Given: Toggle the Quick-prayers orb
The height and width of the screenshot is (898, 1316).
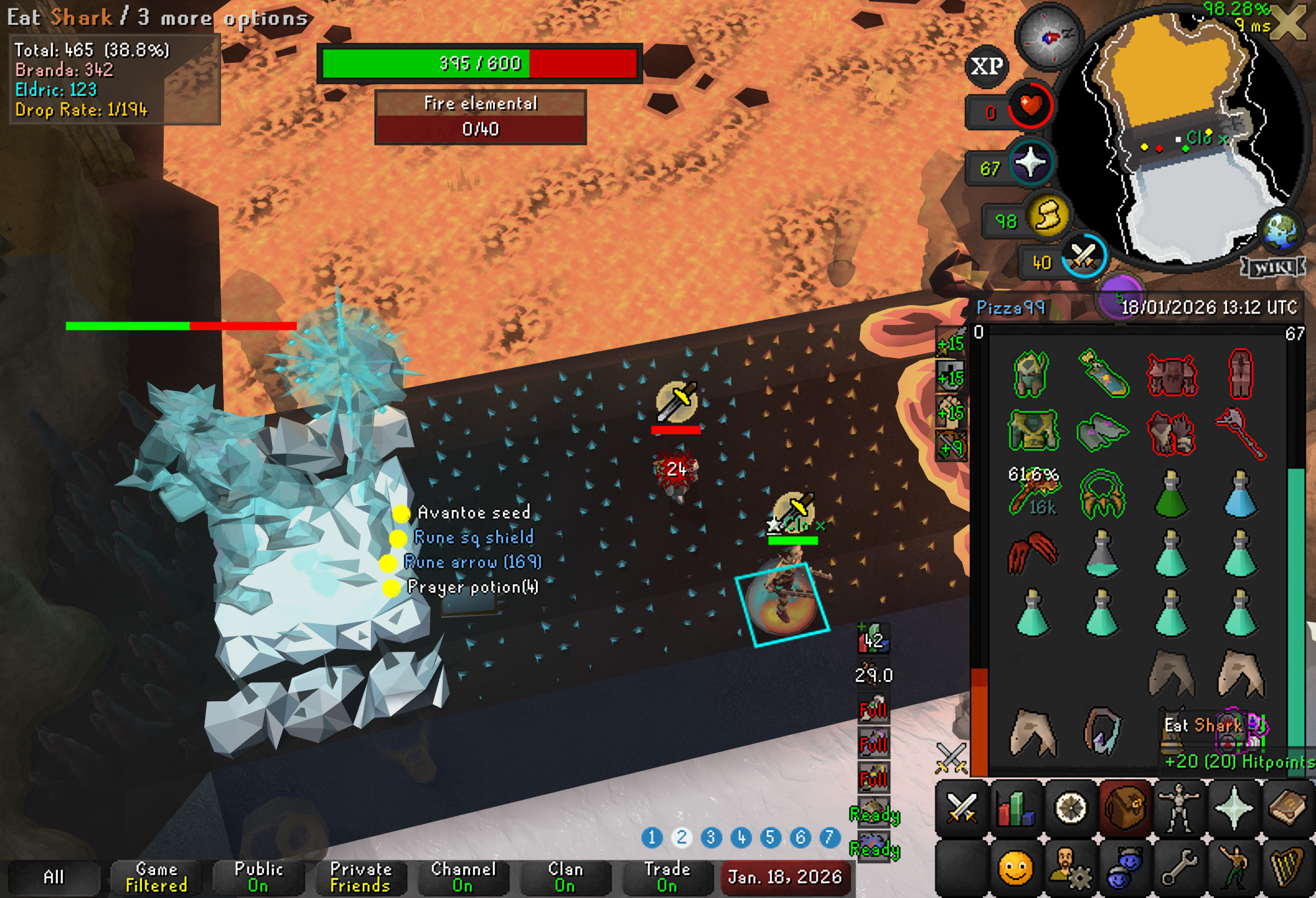Looking at the screenshot, I should [x=1030, y=163].
